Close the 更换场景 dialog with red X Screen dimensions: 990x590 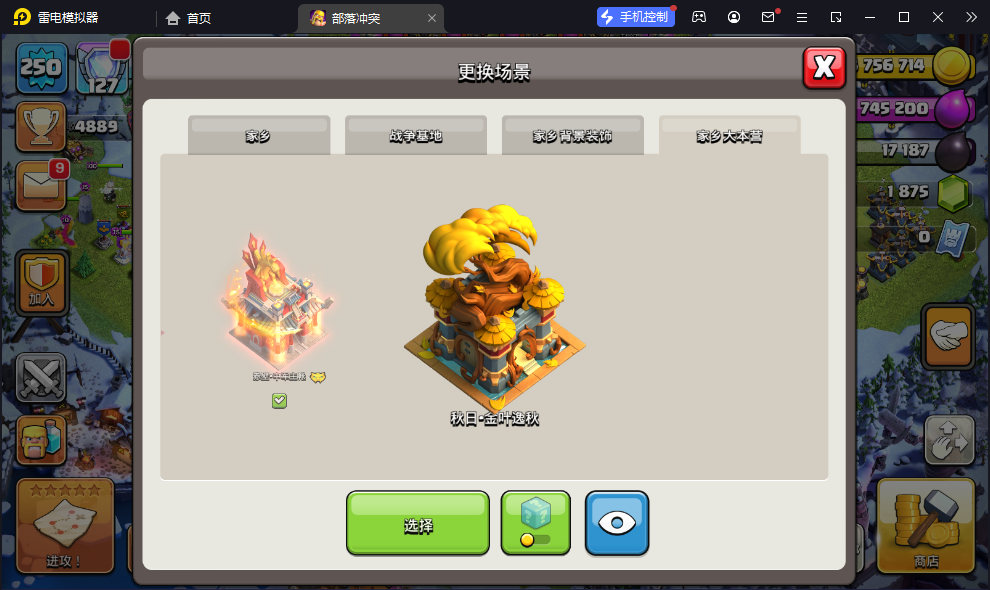pos(824,68)
